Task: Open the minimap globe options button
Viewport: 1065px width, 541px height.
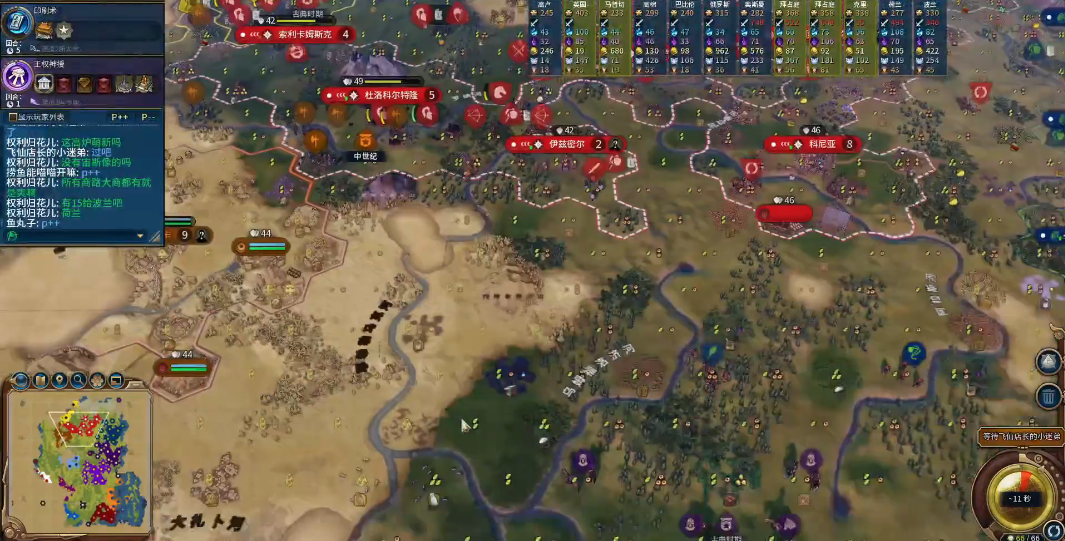Action: [x=21, y=380]
